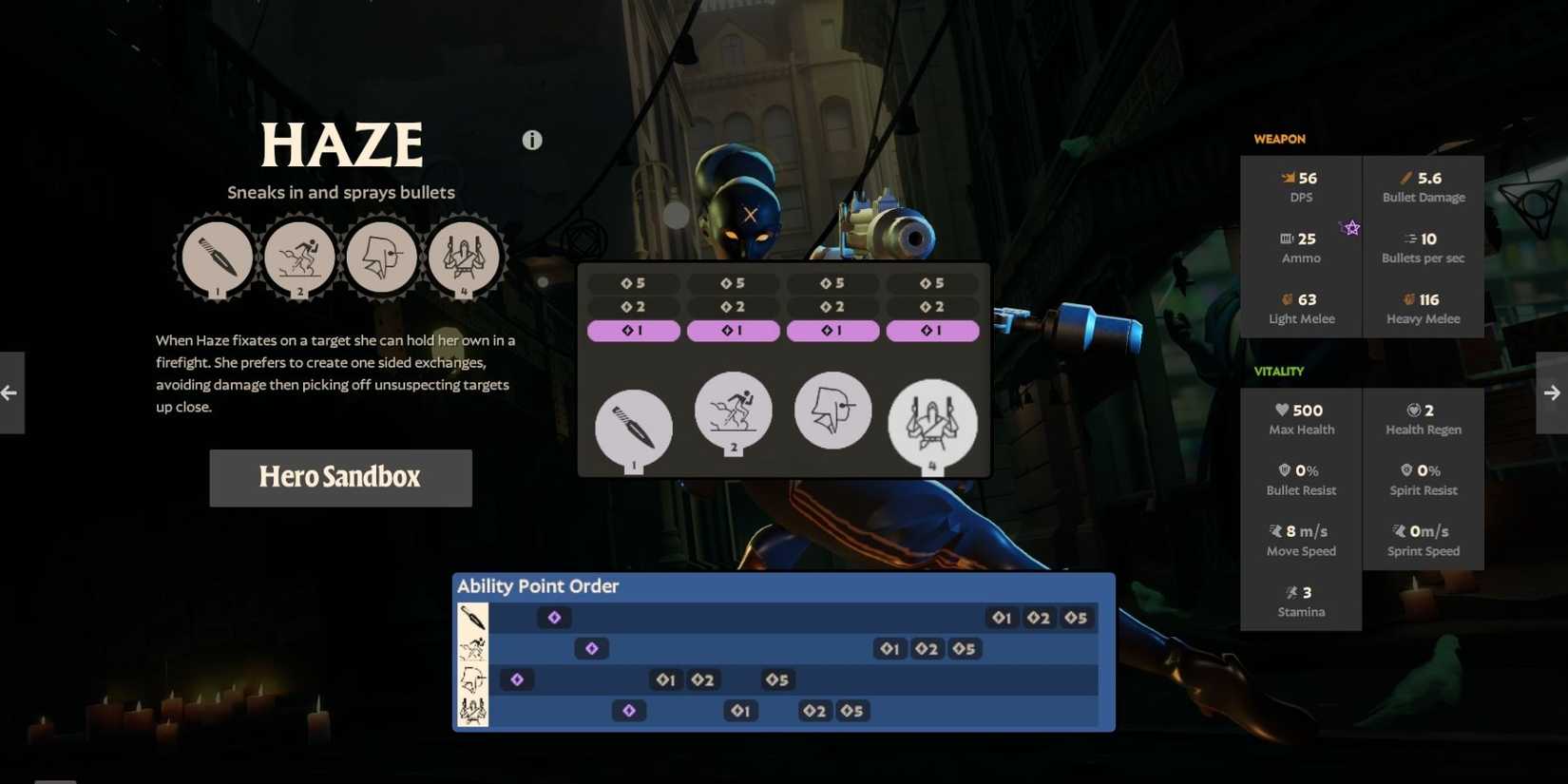Click the purple star icon near the Ammo stat
The width and height of the screenshot is (1568, 784).
click(x=1350, y=227)
